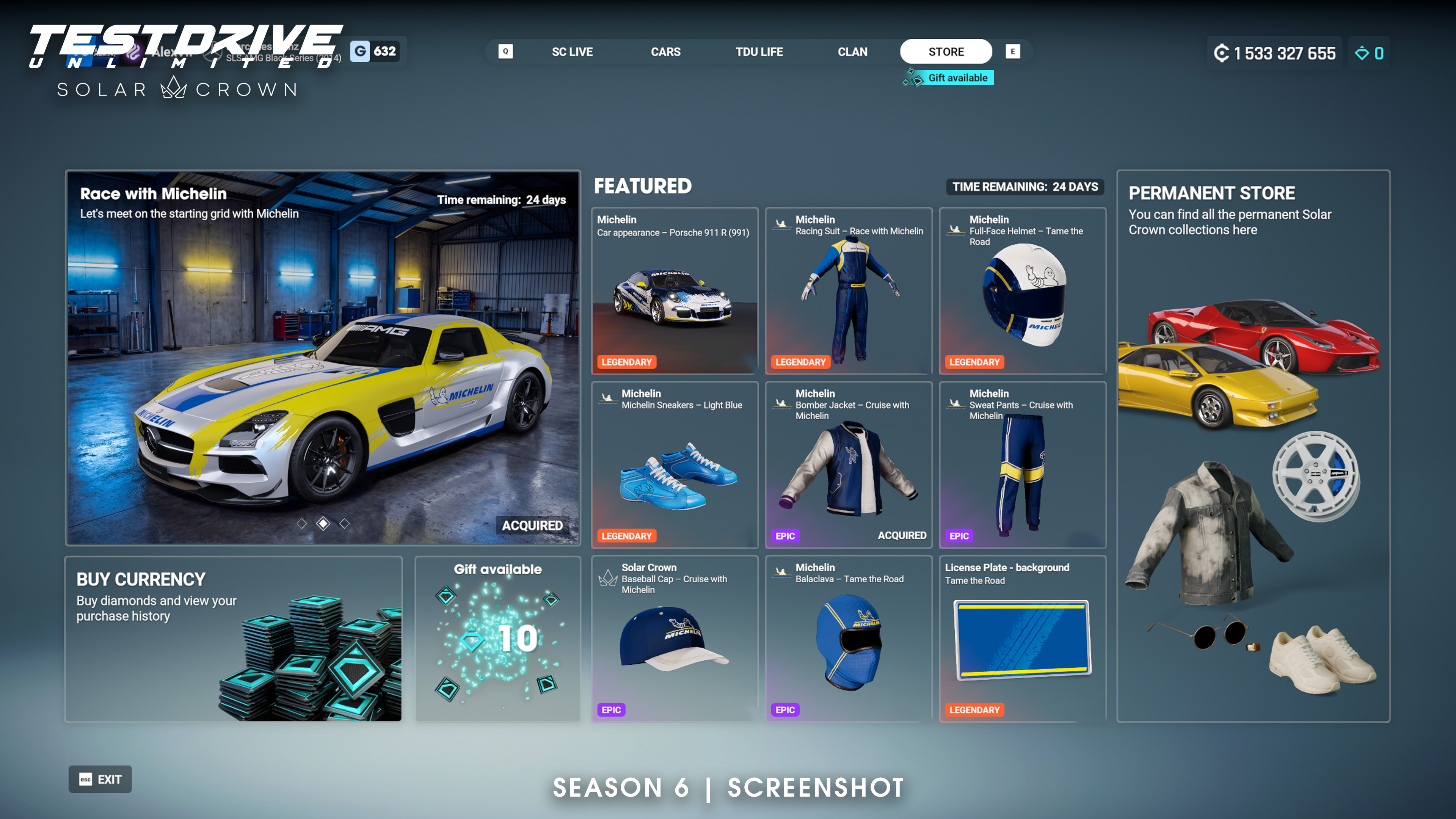The height and width of the screenshot is (819, 1456).
Task: Open the CARS tab
Action: pos(665,52)
